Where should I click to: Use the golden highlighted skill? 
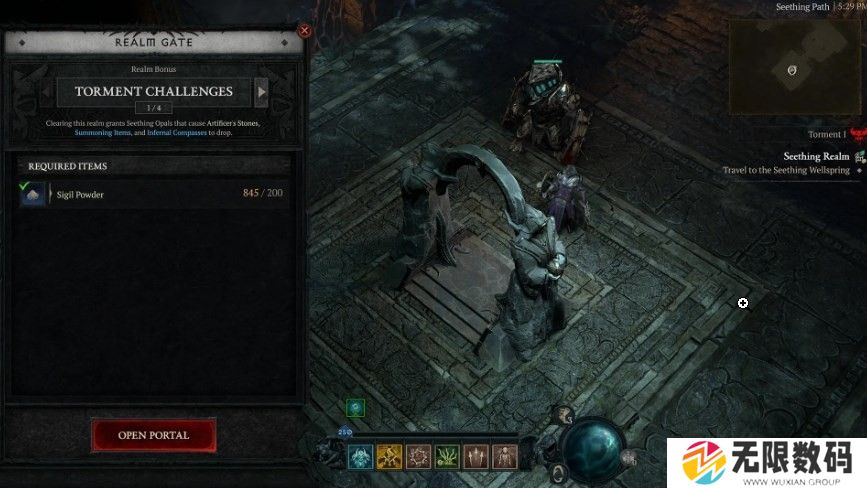[389, 457]
